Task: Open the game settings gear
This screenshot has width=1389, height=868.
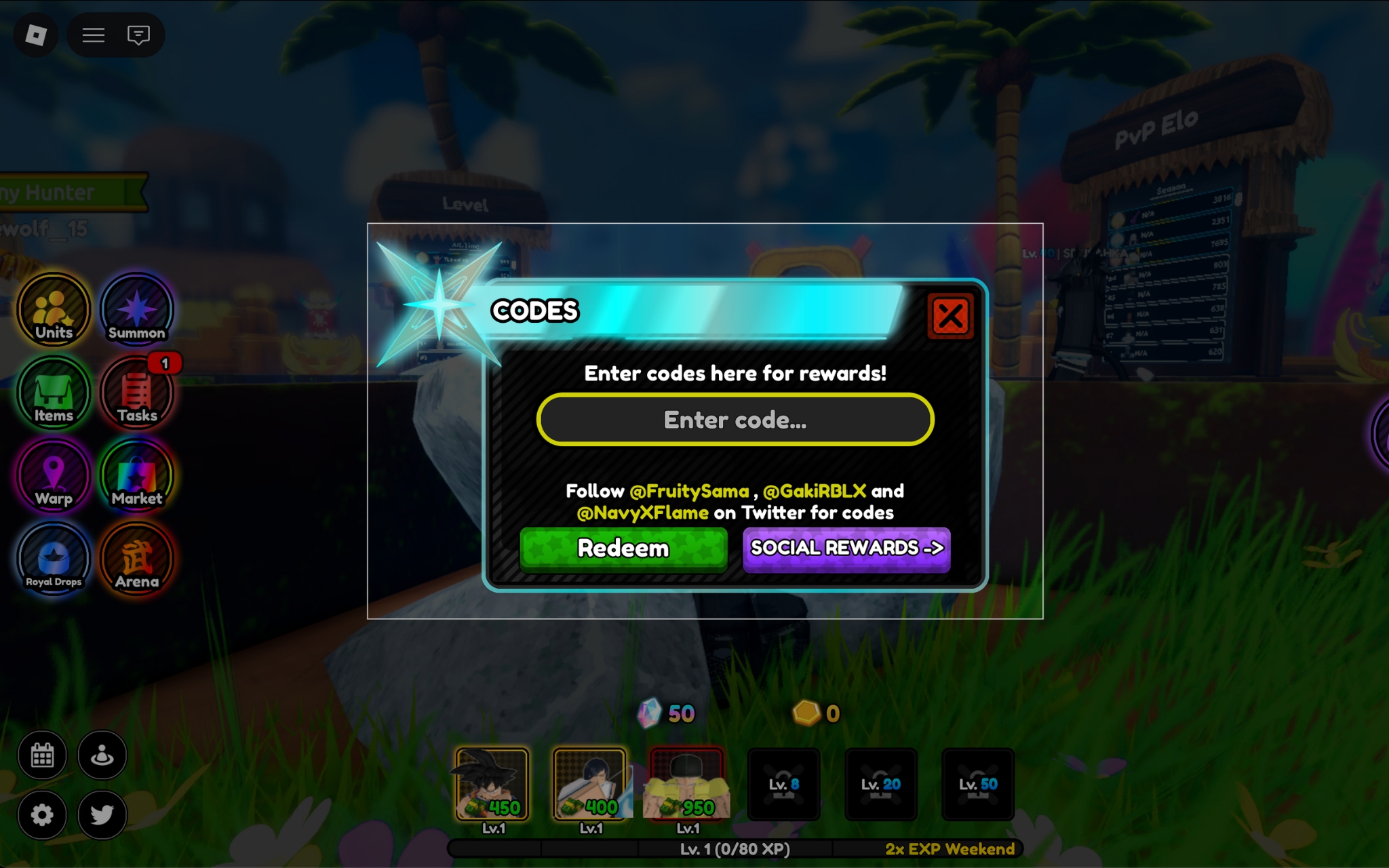Action: [x=43, y=814]
